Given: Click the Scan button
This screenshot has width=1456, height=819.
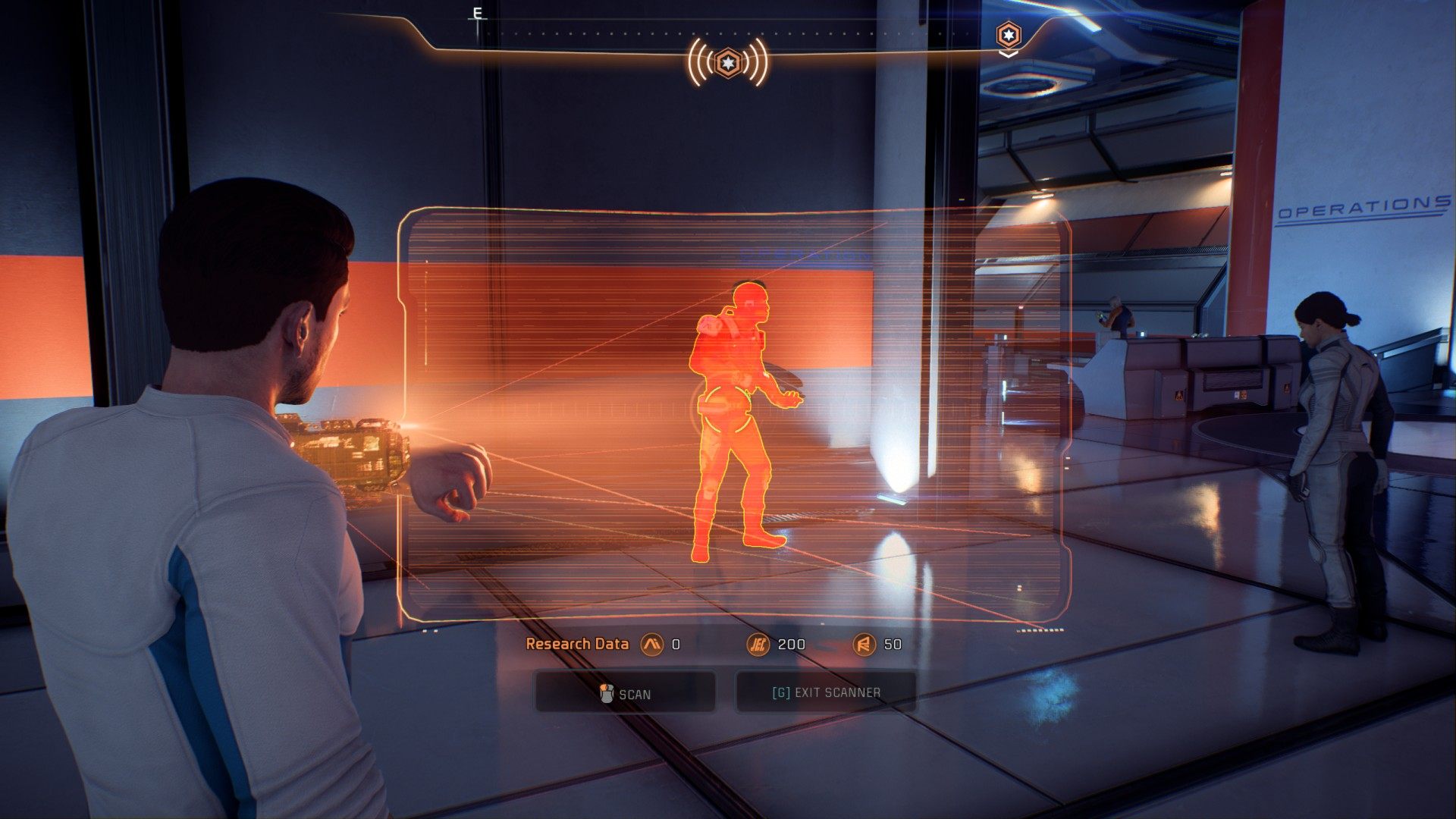Looking at the screenshot, I should 625,692.
